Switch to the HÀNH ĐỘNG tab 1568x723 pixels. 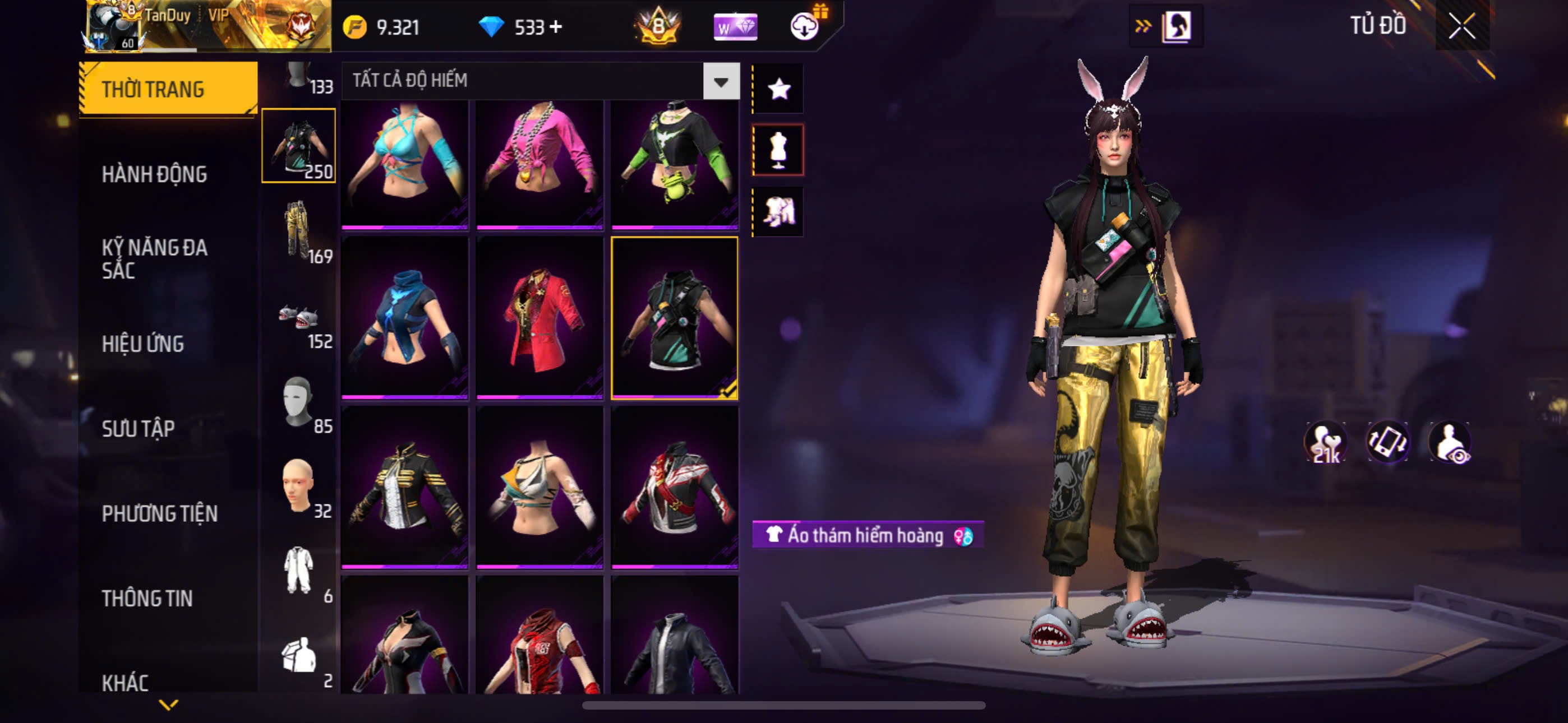pos(155,175)
